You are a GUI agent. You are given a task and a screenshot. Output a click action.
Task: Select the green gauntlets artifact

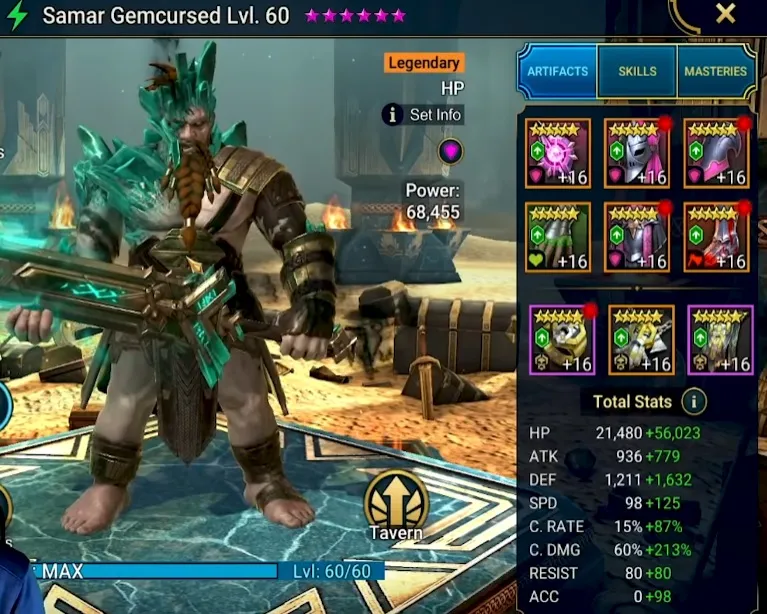(x=557, y=237)
